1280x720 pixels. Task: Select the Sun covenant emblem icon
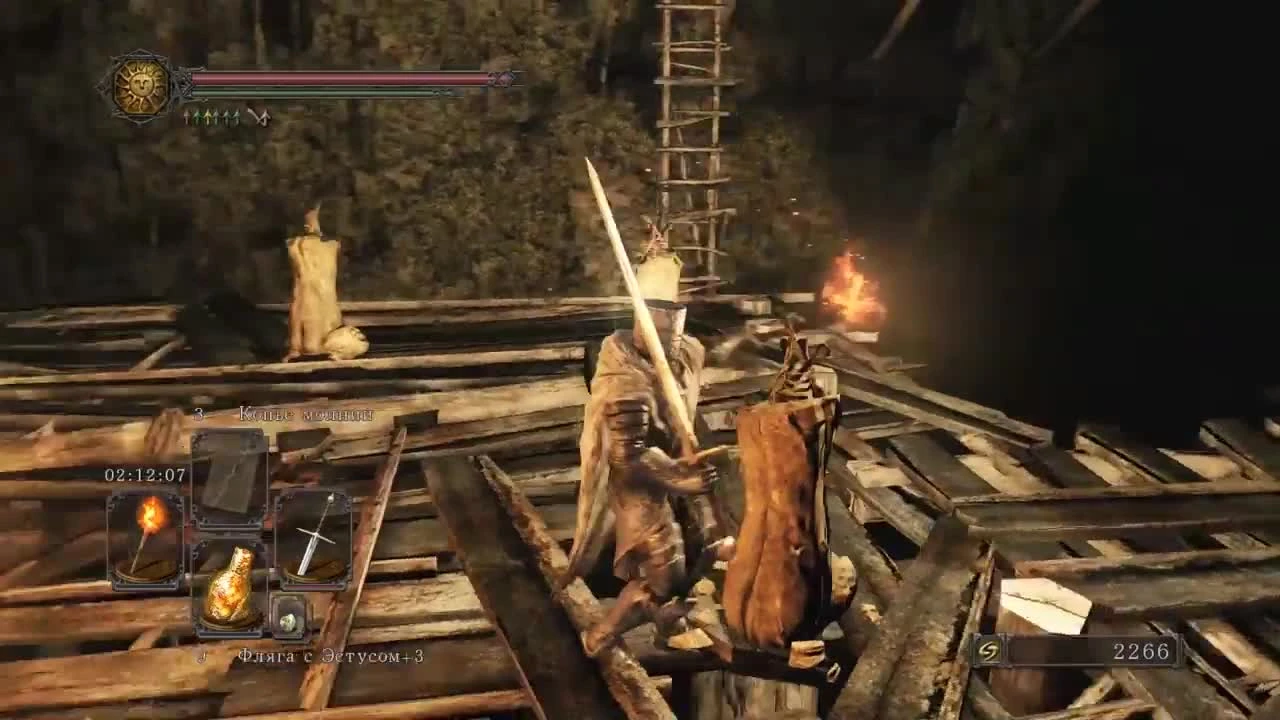pos(140,84)
